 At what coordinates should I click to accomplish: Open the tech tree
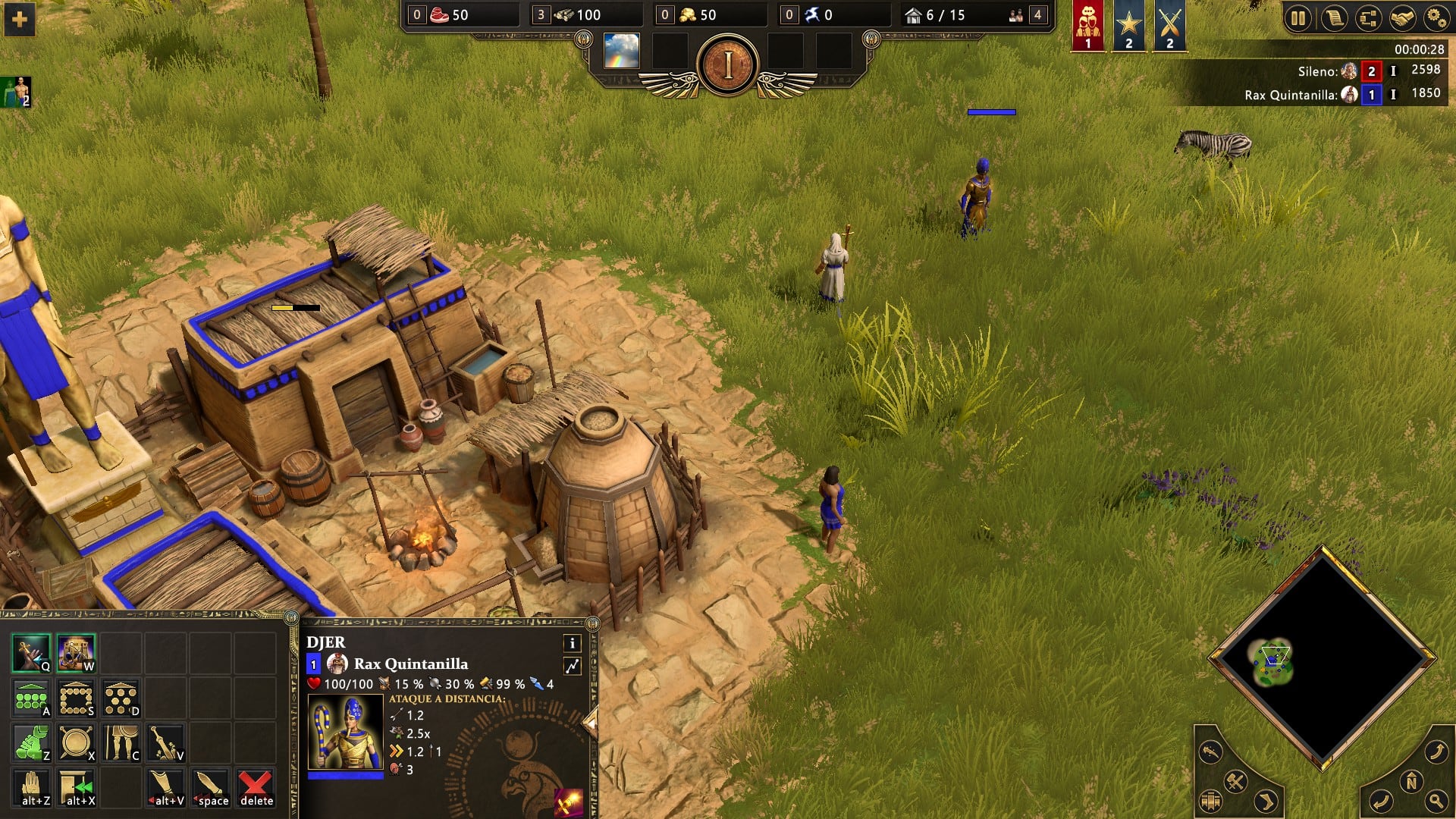pyautogui.click(x=1368, y=18)
